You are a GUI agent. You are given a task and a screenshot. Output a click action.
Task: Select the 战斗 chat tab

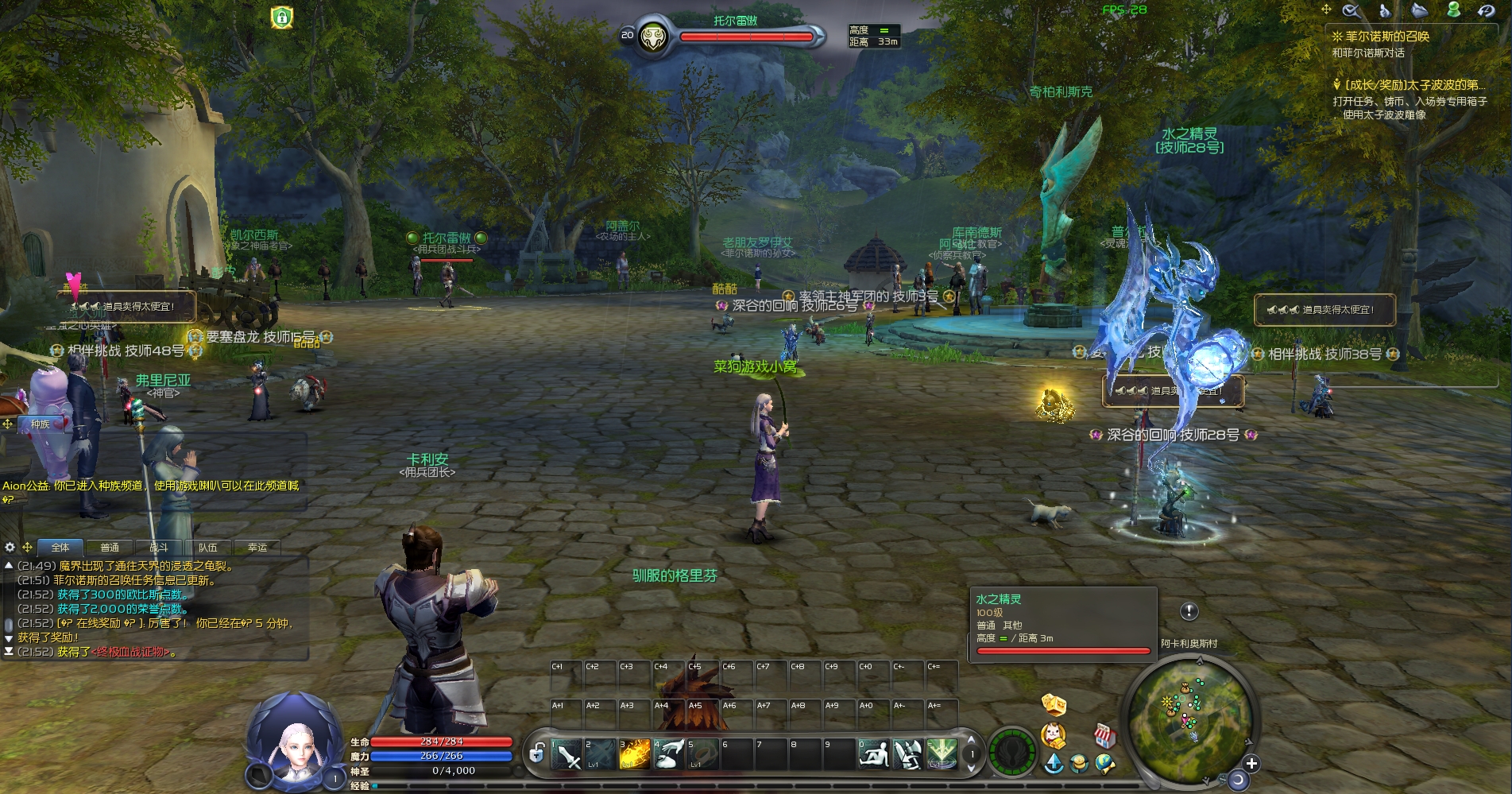point(159,548)
